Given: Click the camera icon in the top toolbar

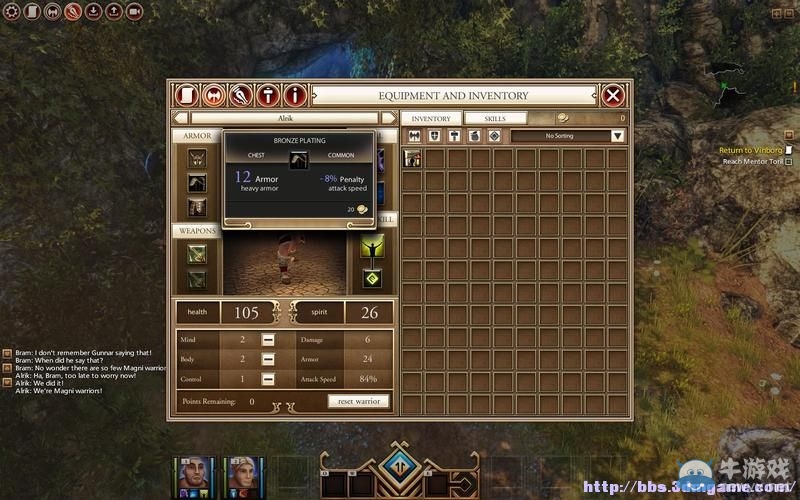Looking at the screenshot, I should (x=135, y=12).
